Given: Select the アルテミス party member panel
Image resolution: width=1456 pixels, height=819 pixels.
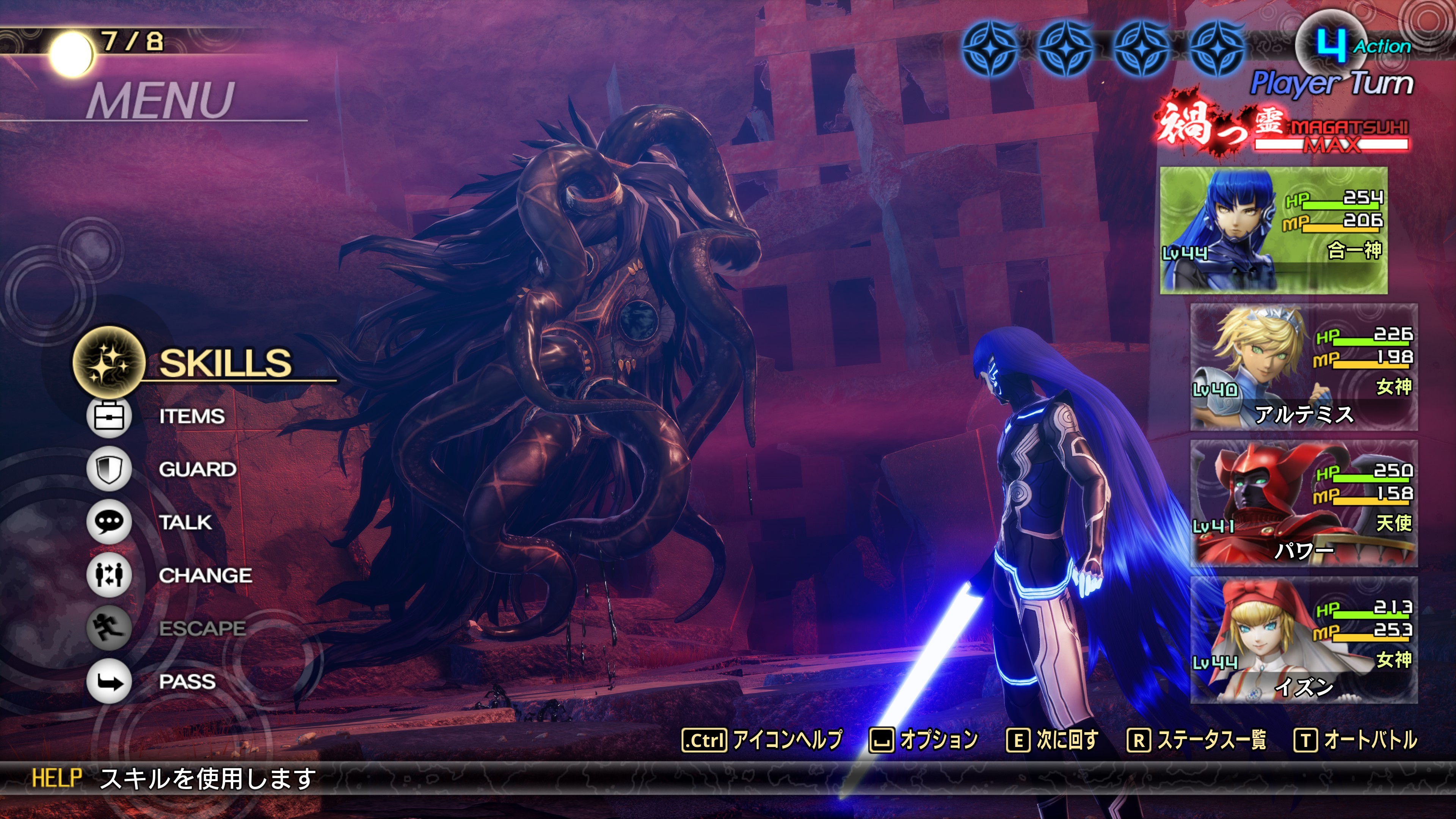Looking at the screenshot, I should (x=1304, y=367).
